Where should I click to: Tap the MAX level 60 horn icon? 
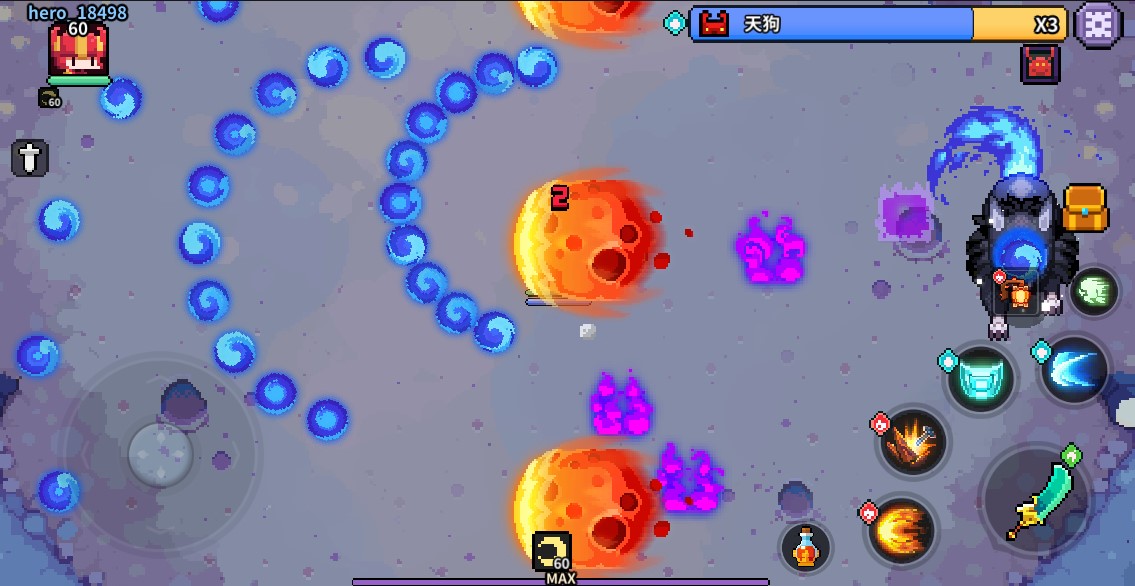pos(551,552)
